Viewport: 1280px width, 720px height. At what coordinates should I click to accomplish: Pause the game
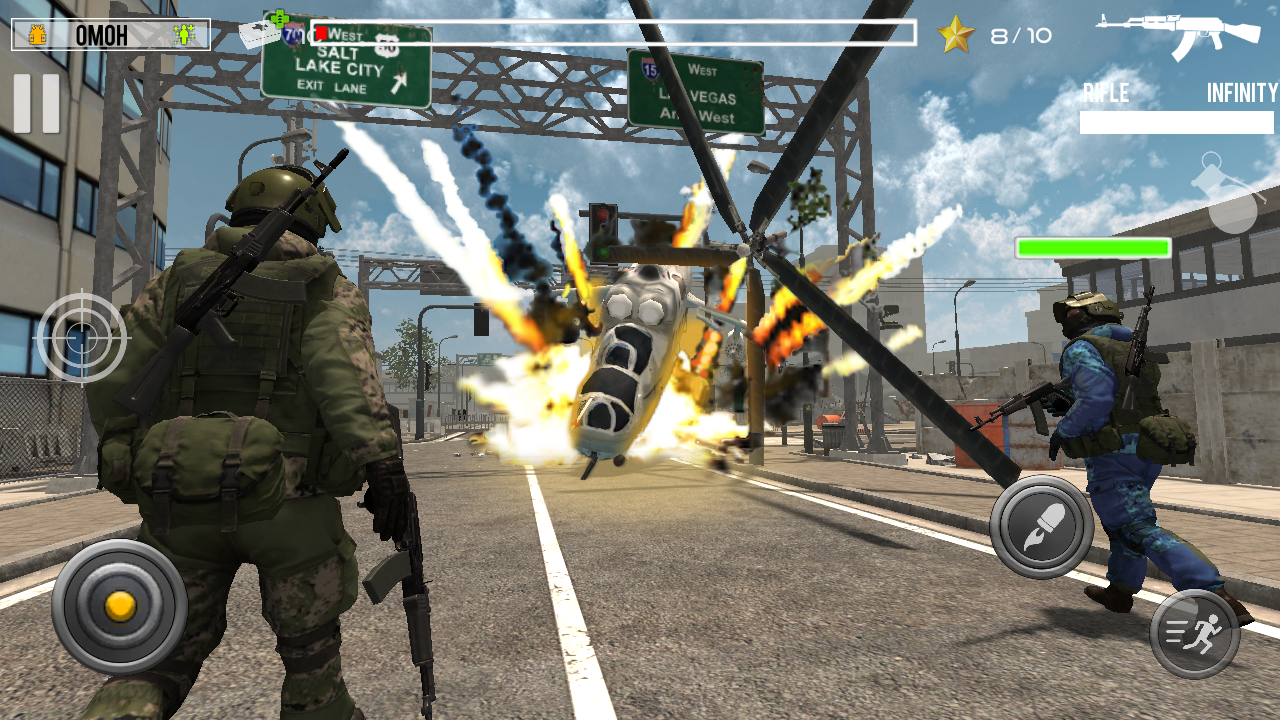pyautogui.click(x=36, y=103)
